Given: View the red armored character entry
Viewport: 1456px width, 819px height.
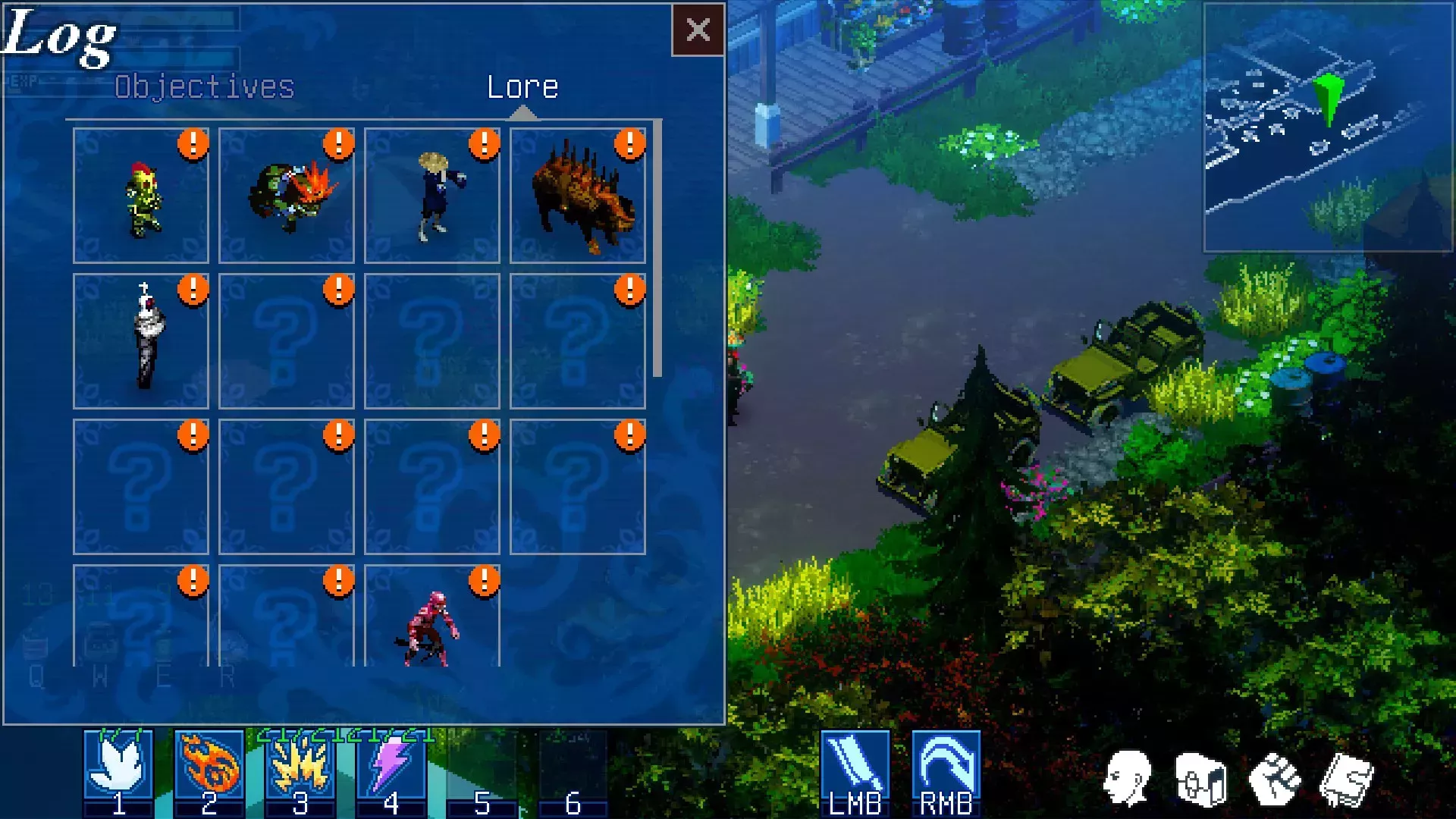Looking at the screenshot, I should [432, 618].
